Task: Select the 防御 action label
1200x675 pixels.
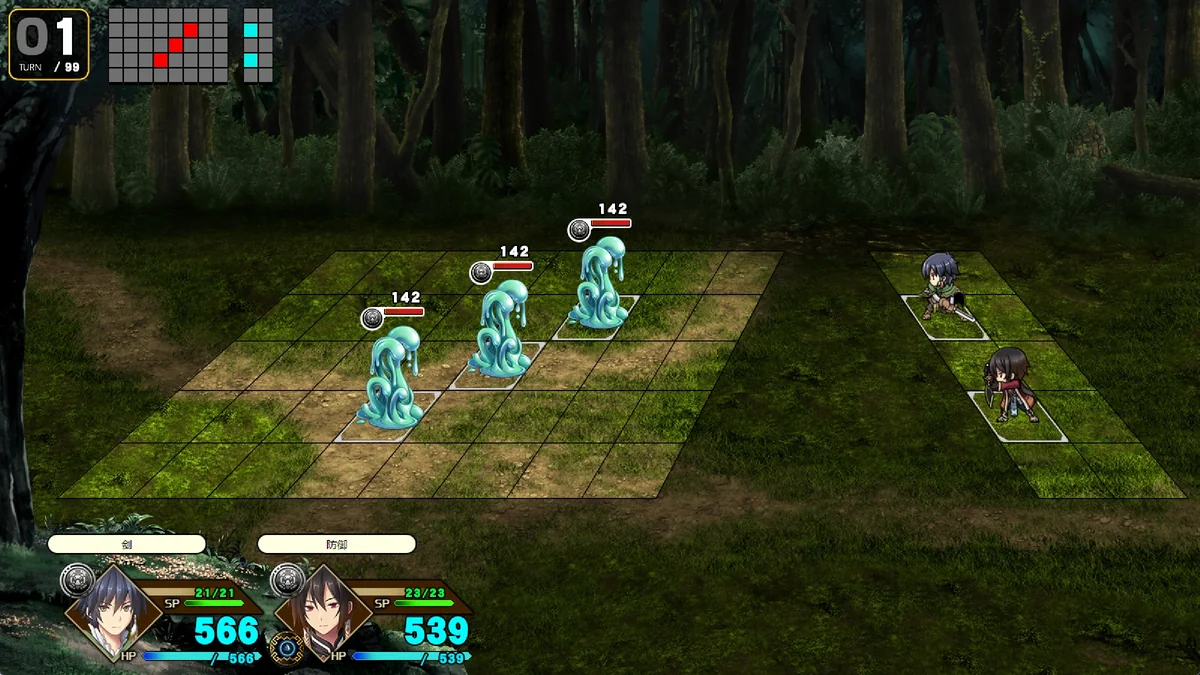Action: click(x=336, y=544)
